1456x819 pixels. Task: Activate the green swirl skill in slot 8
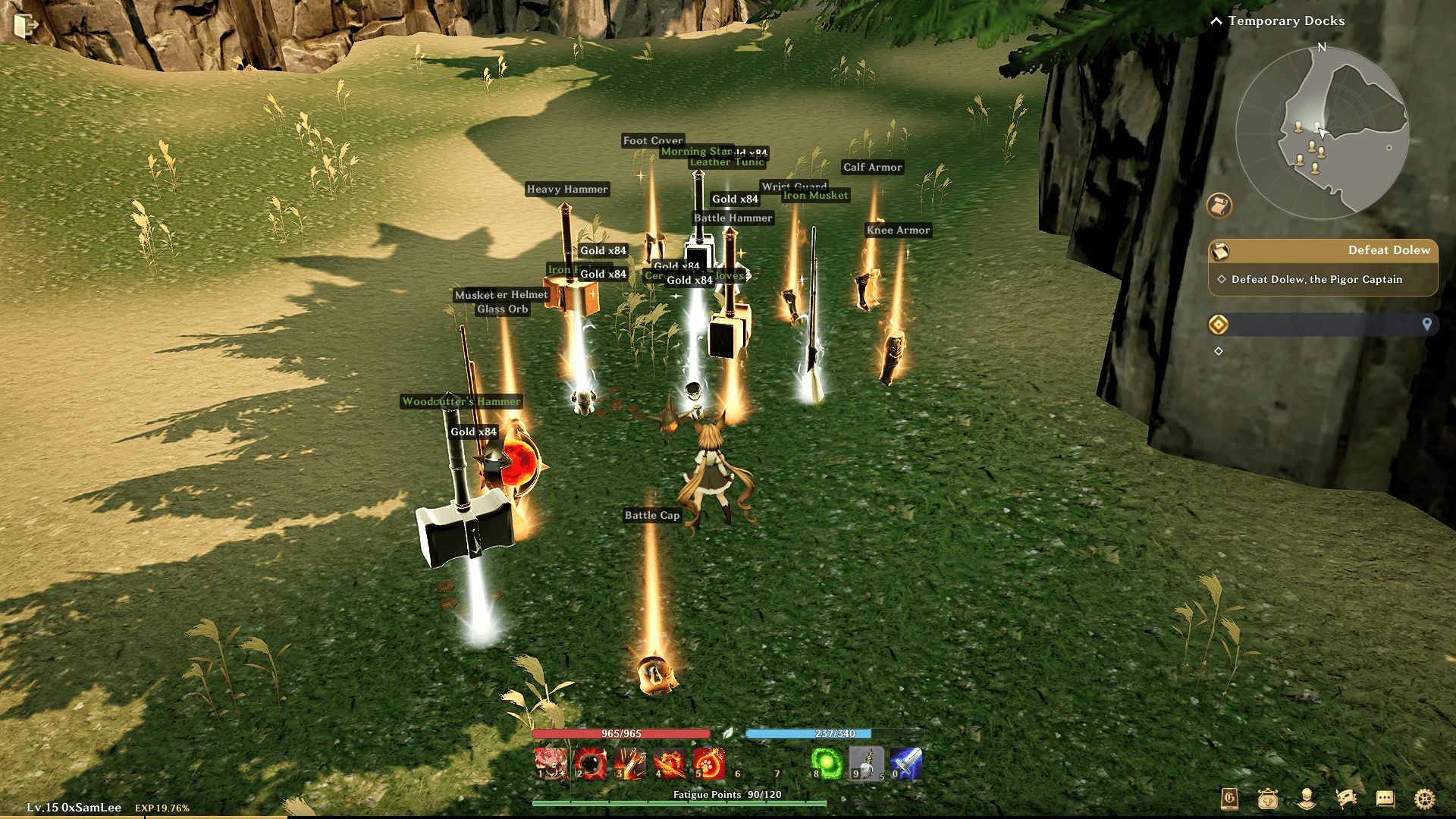point(827,764)
